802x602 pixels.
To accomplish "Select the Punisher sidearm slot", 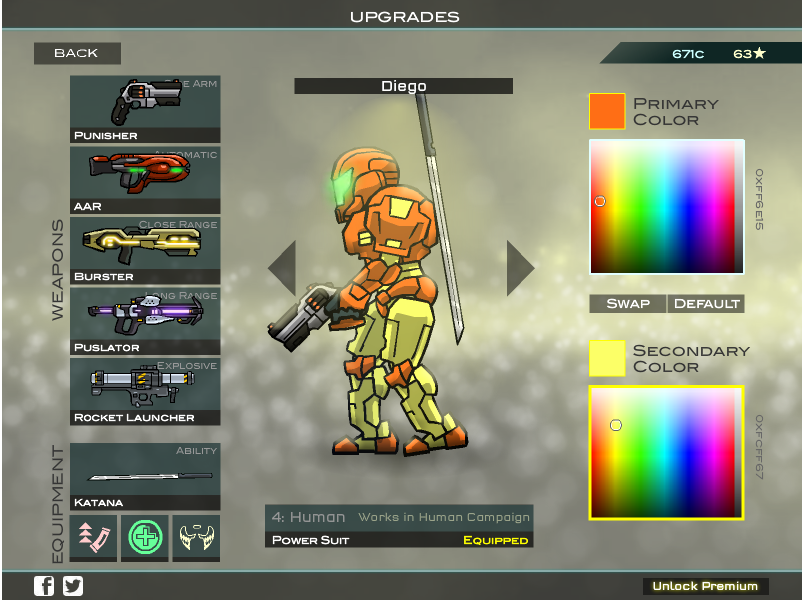I will [x=145, y=109].
